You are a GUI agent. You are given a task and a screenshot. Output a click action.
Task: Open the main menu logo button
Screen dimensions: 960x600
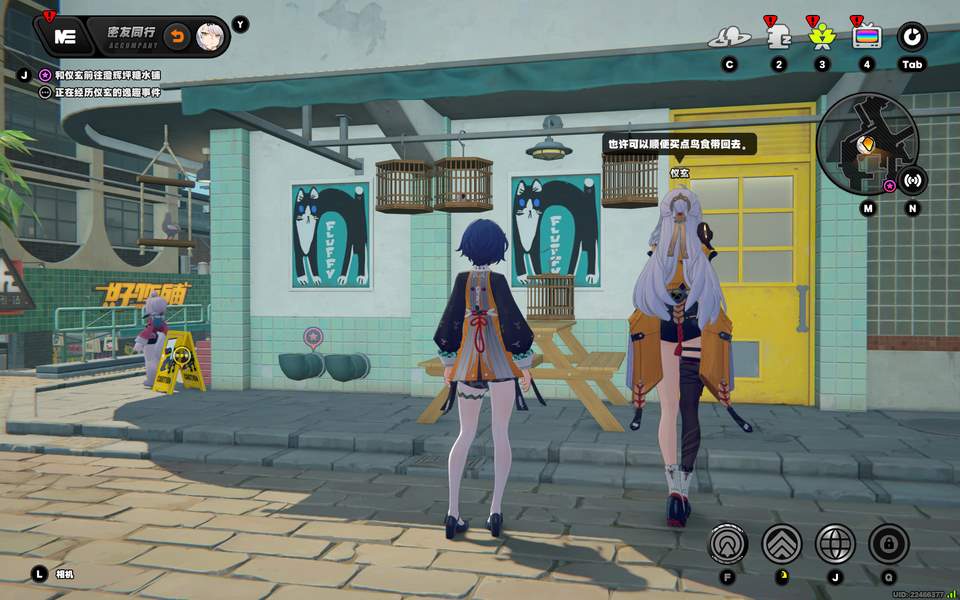coord(66,37)
